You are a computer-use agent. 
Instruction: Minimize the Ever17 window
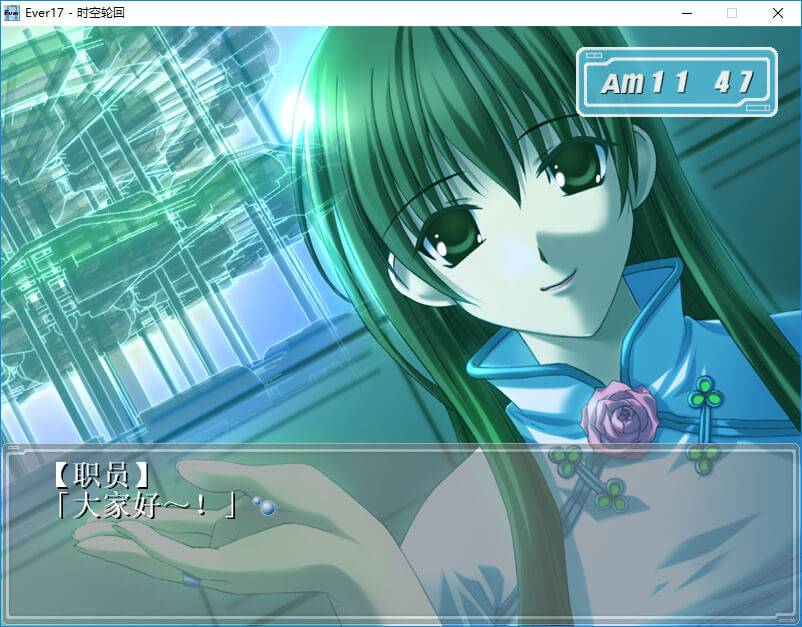(686, 13)
